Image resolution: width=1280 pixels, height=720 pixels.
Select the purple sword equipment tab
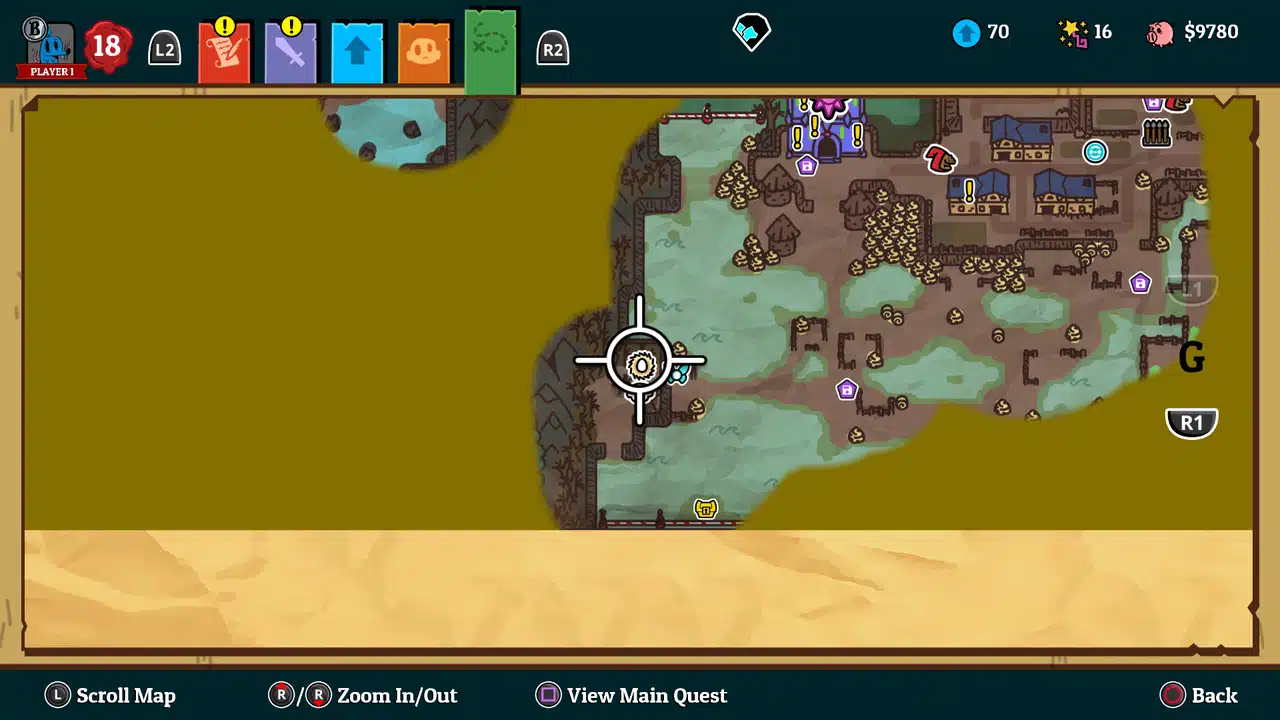click(290, 50)
